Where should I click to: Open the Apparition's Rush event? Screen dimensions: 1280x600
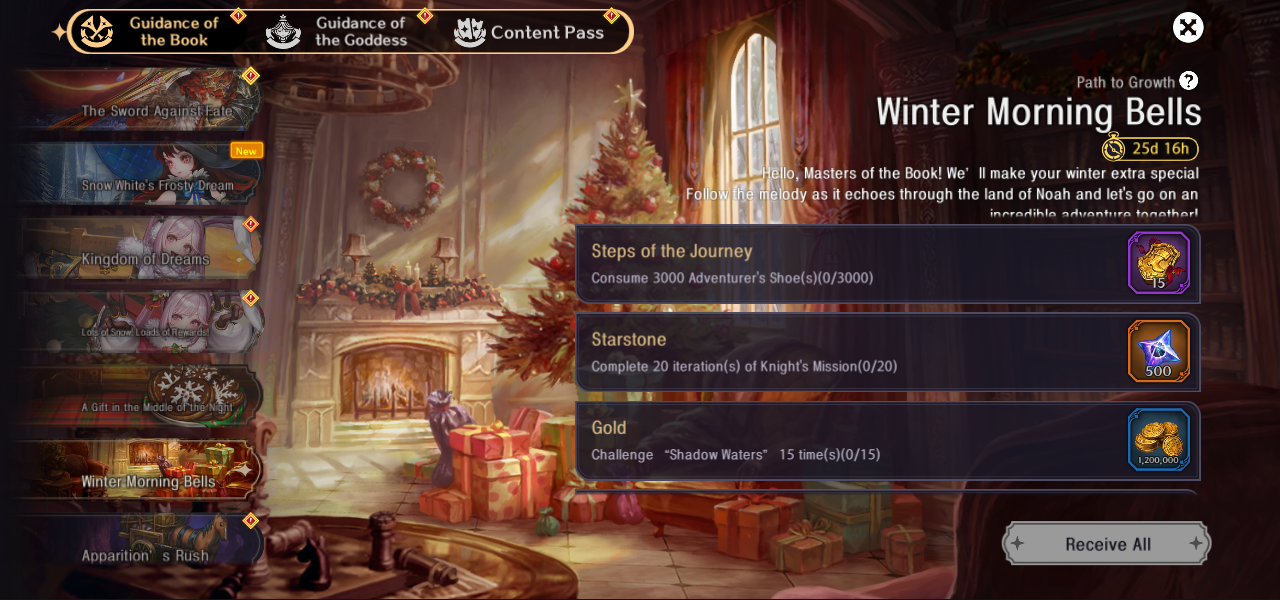140,545
